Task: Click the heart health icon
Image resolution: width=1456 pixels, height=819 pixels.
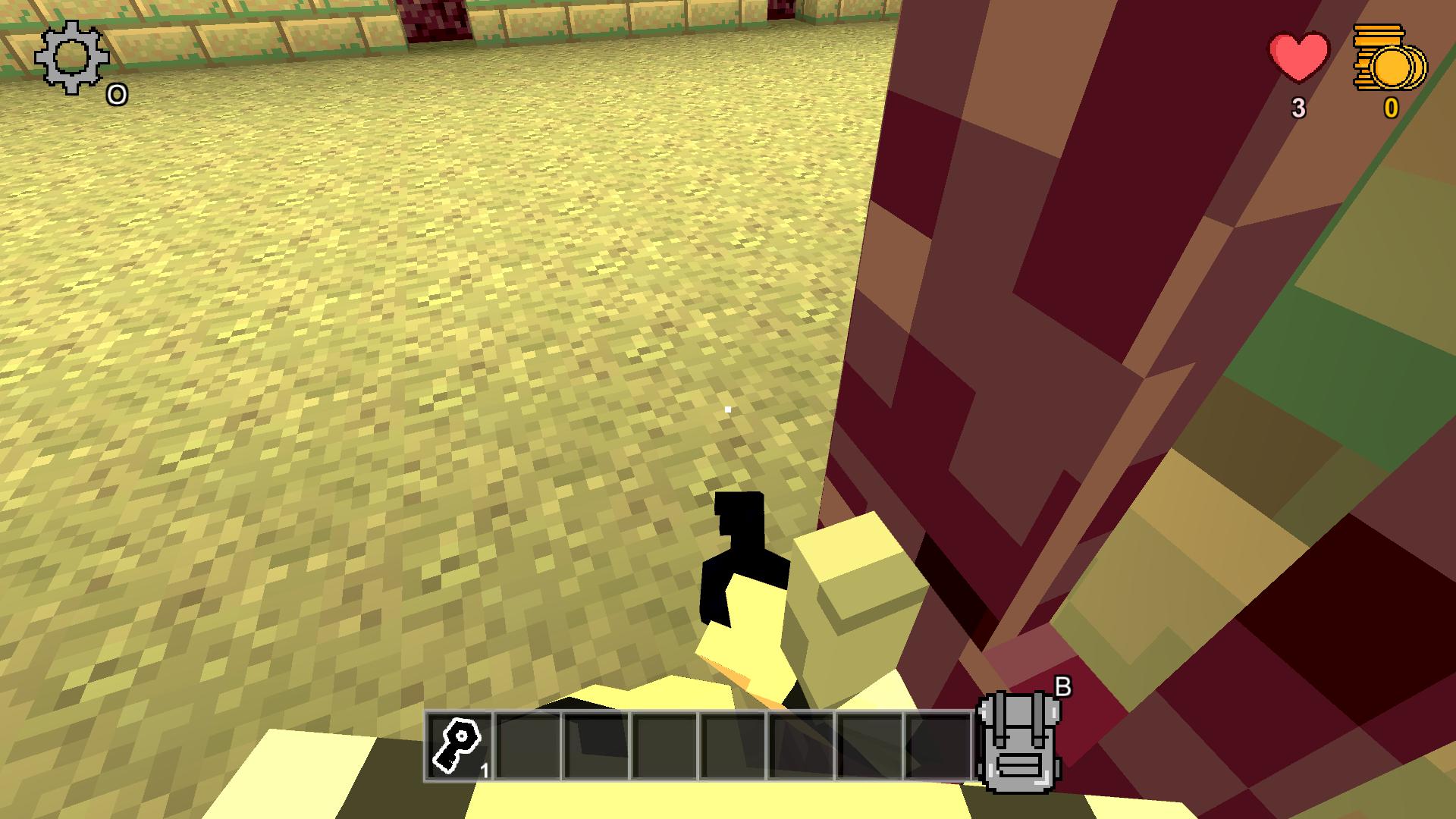Action: [x=1298, y=57]
